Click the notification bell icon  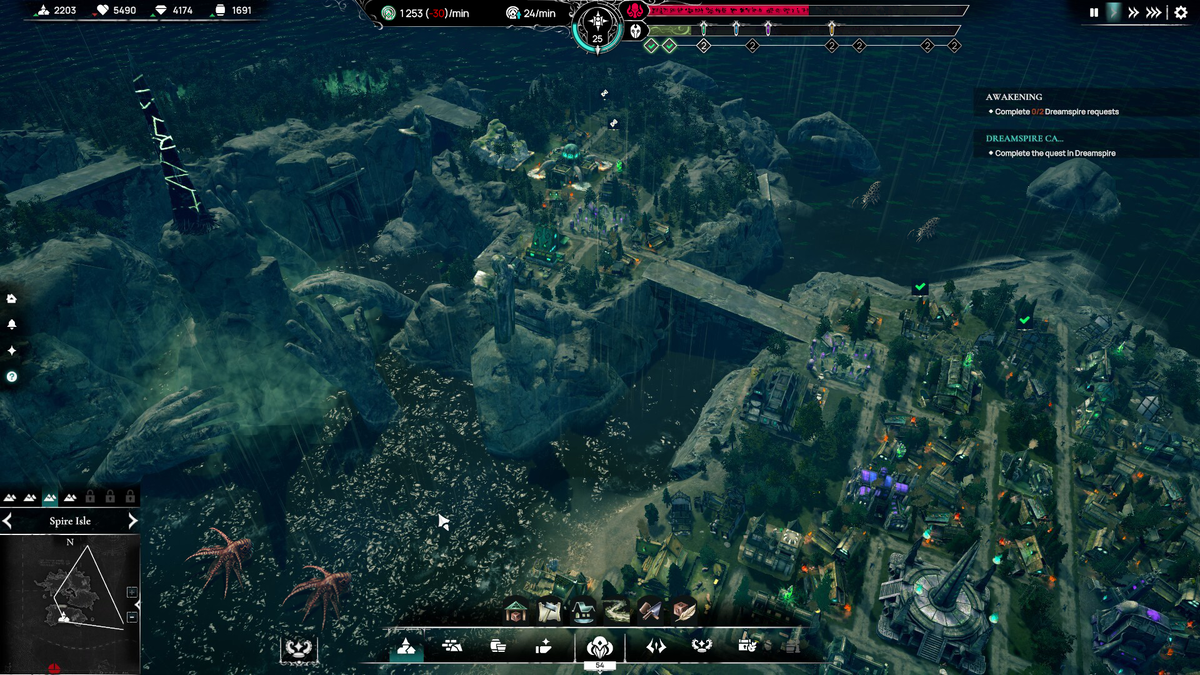pos(12,325)
